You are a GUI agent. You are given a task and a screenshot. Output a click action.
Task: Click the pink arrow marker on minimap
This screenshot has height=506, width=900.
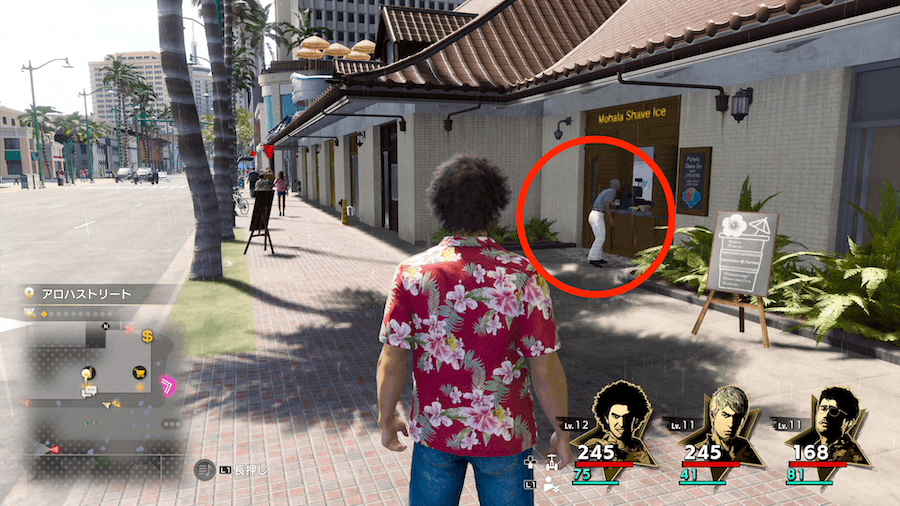[x=169, y=384]
